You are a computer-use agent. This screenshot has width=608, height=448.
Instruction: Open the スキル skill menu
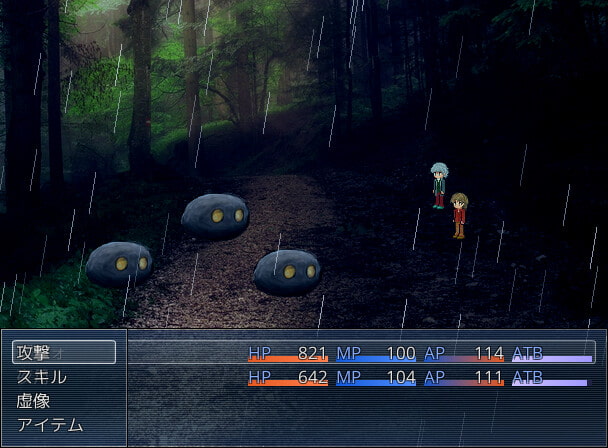click(x=64, y=377)
